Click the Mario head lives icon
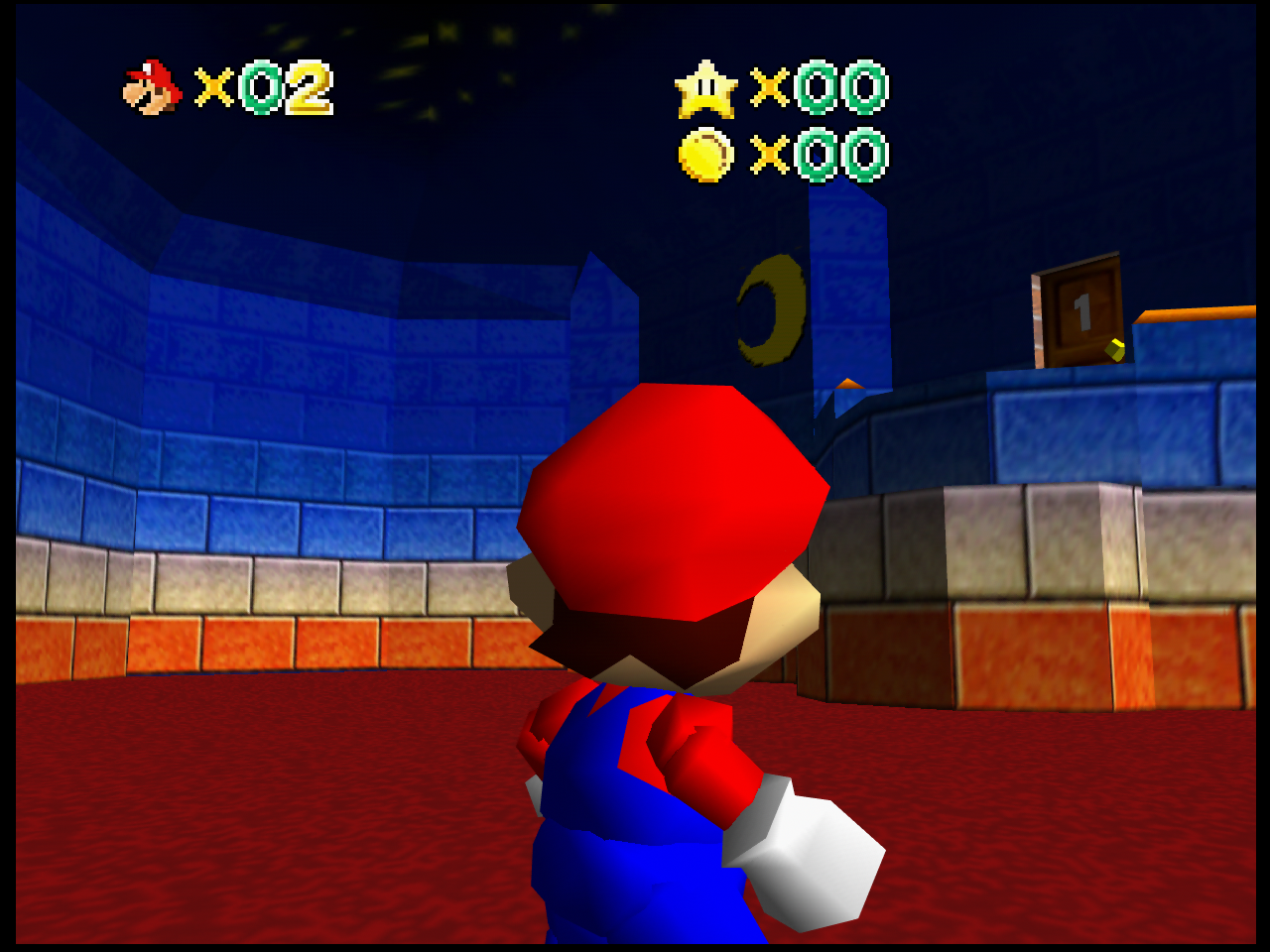The width and height of the screenshot is (1270, 952). point(152,87)
